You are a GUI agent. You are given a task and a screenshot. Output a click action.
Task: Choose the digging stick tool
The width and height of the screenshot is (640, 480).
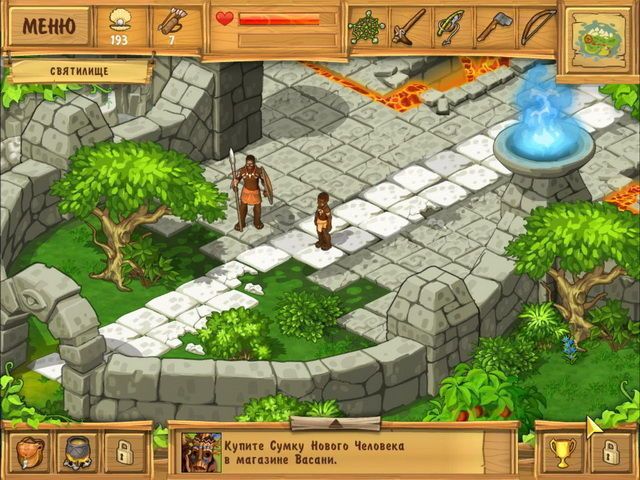408,25
